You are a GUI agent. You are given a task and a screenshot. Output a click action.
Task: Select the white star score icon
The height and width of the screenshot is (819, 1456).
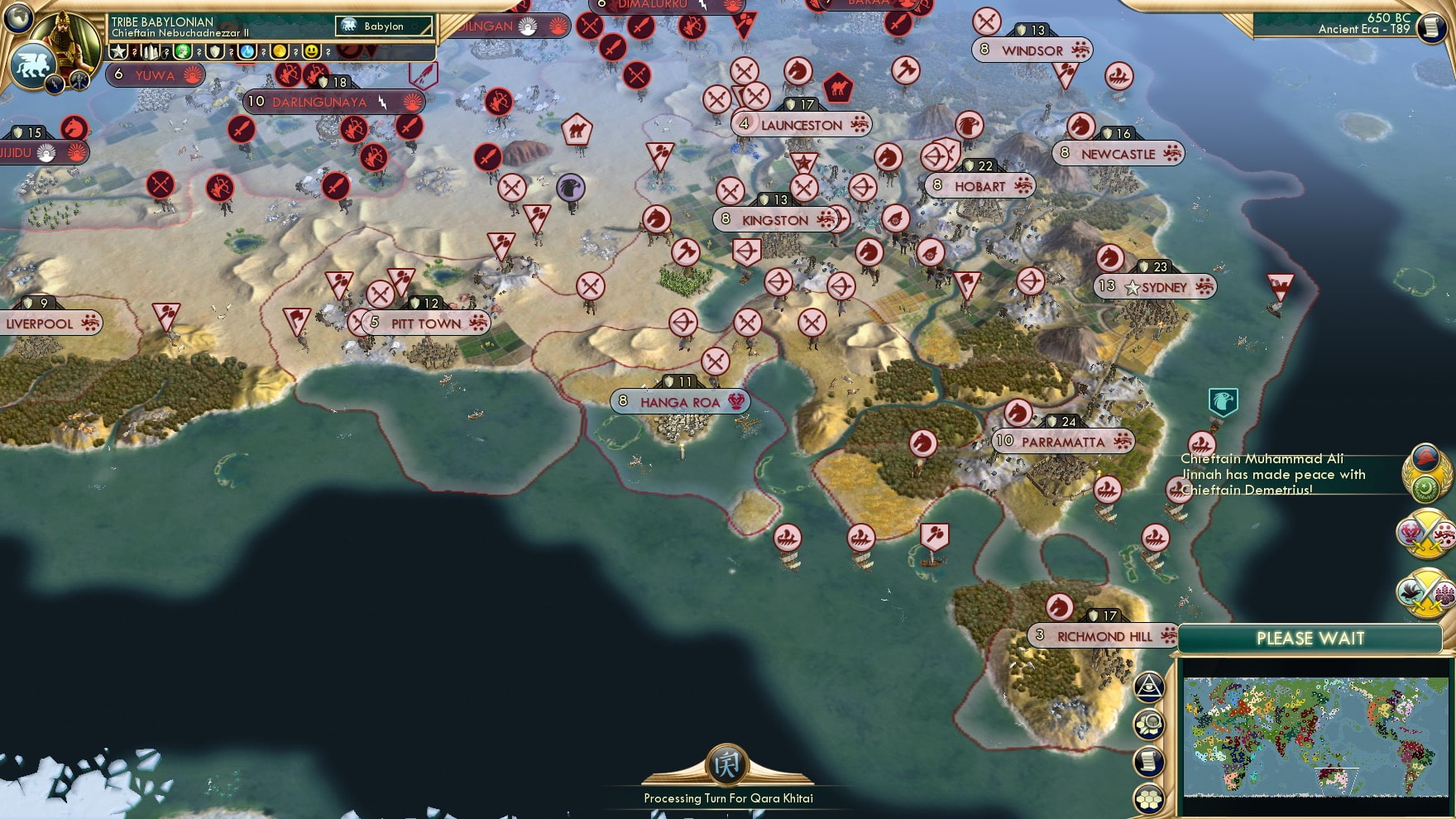coord(119,52)
